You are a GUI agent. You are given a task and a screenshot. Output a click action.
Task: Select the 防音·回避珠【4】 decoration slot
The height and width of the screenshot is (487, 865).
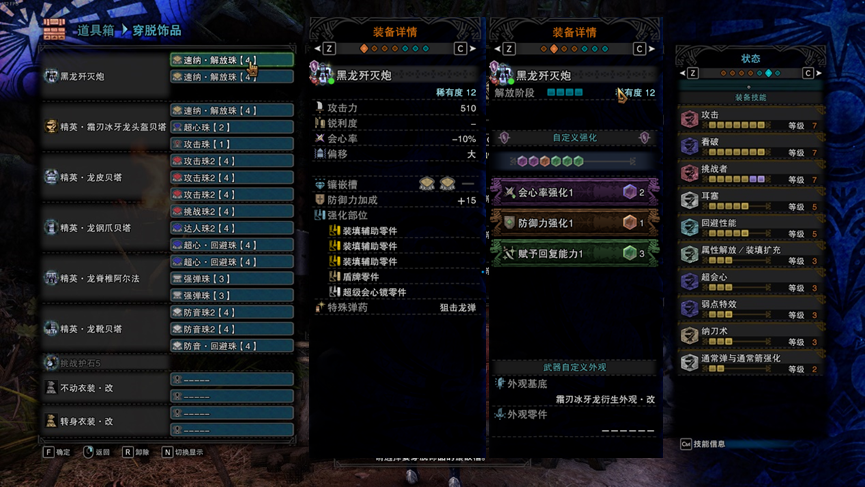pyautogui.click(x=232, y=346)
